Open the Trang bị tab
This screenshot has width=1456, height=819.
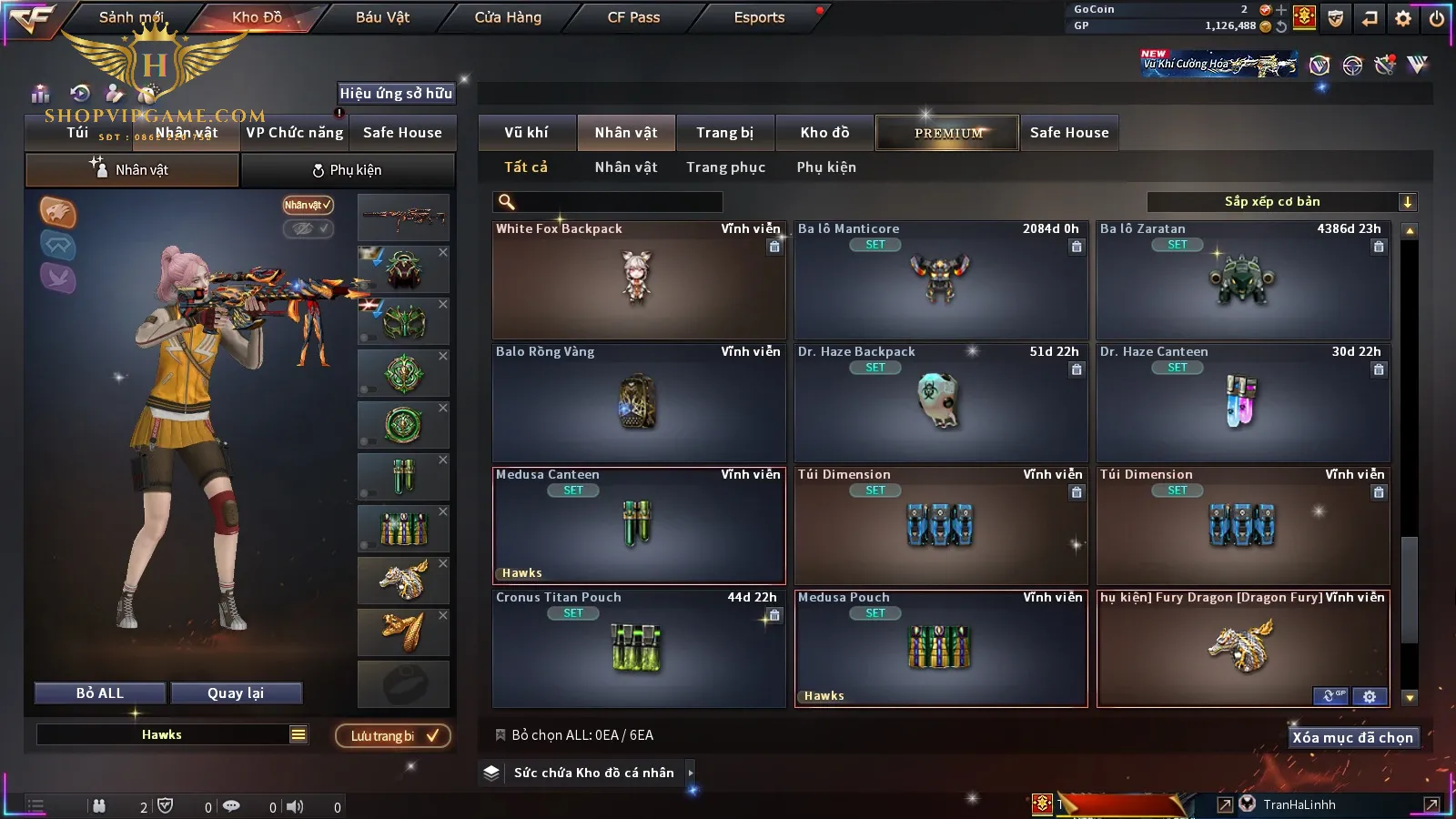tap(724, 133)
